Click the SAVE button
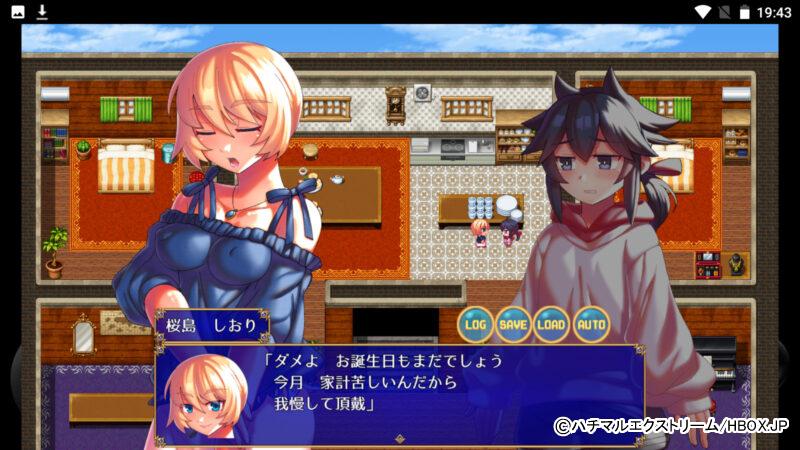This screenshot has width=800, height=450. click(514, 324)
